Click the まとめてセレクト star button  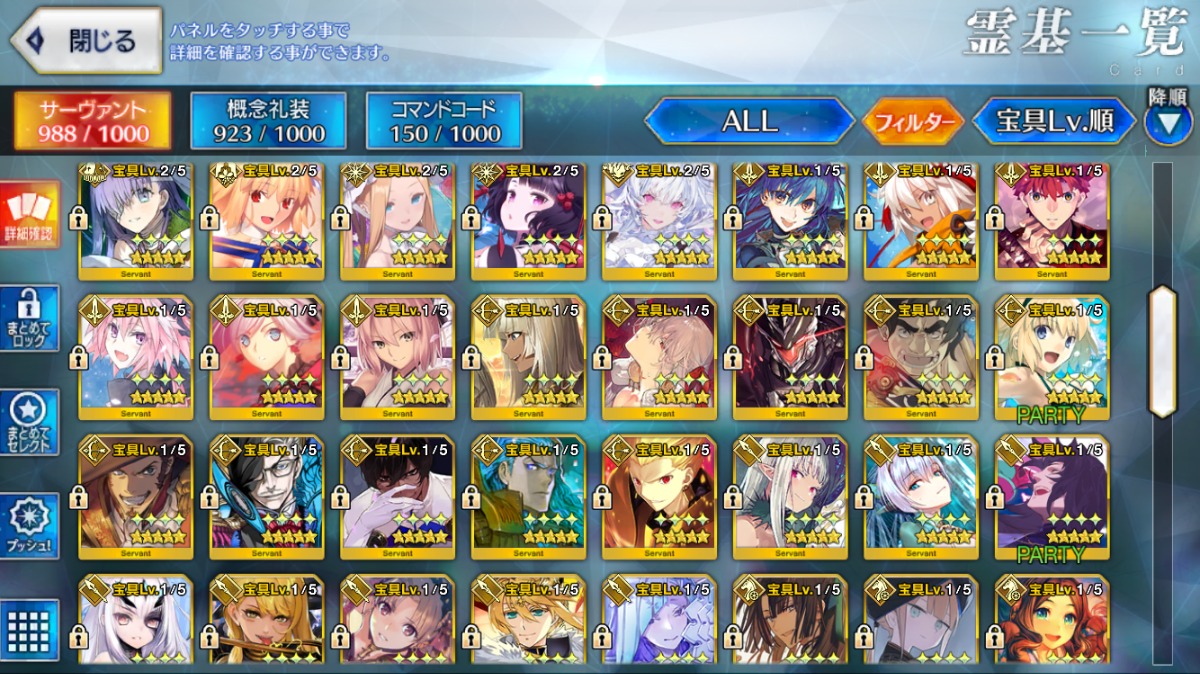pyautogui.click(x=30, y=422)
